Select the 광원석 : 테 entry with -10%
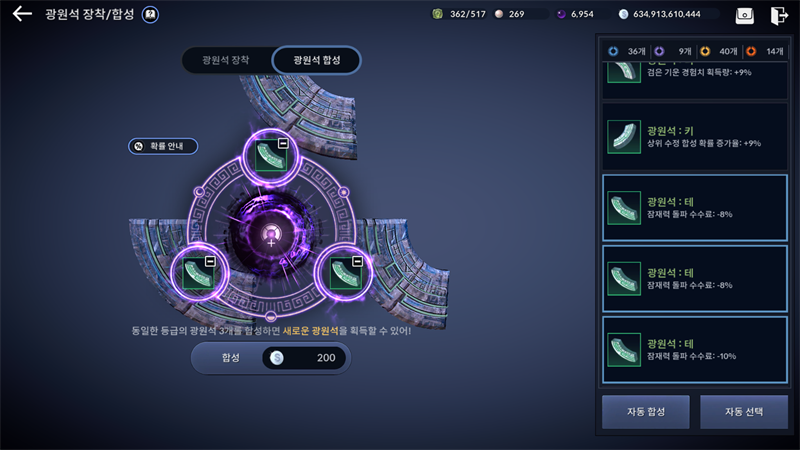 [x=694, y=350]
